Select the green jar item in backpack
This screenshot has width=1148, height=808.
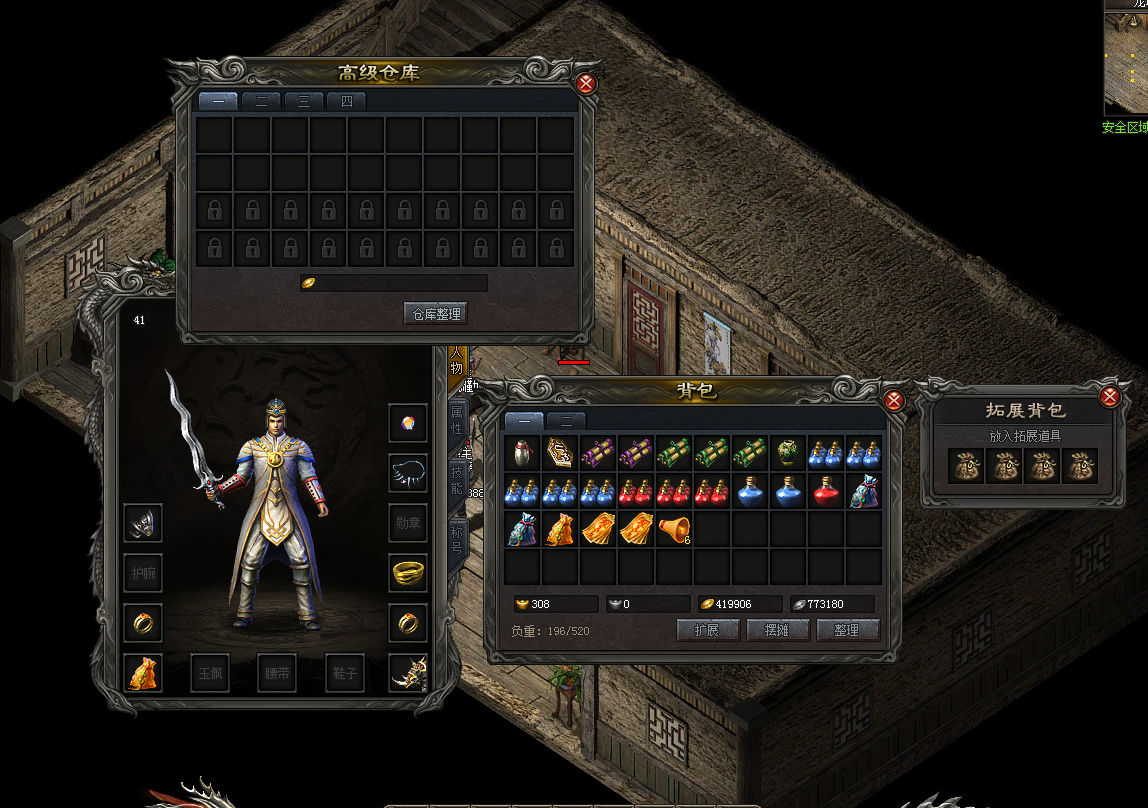[789, 453]
